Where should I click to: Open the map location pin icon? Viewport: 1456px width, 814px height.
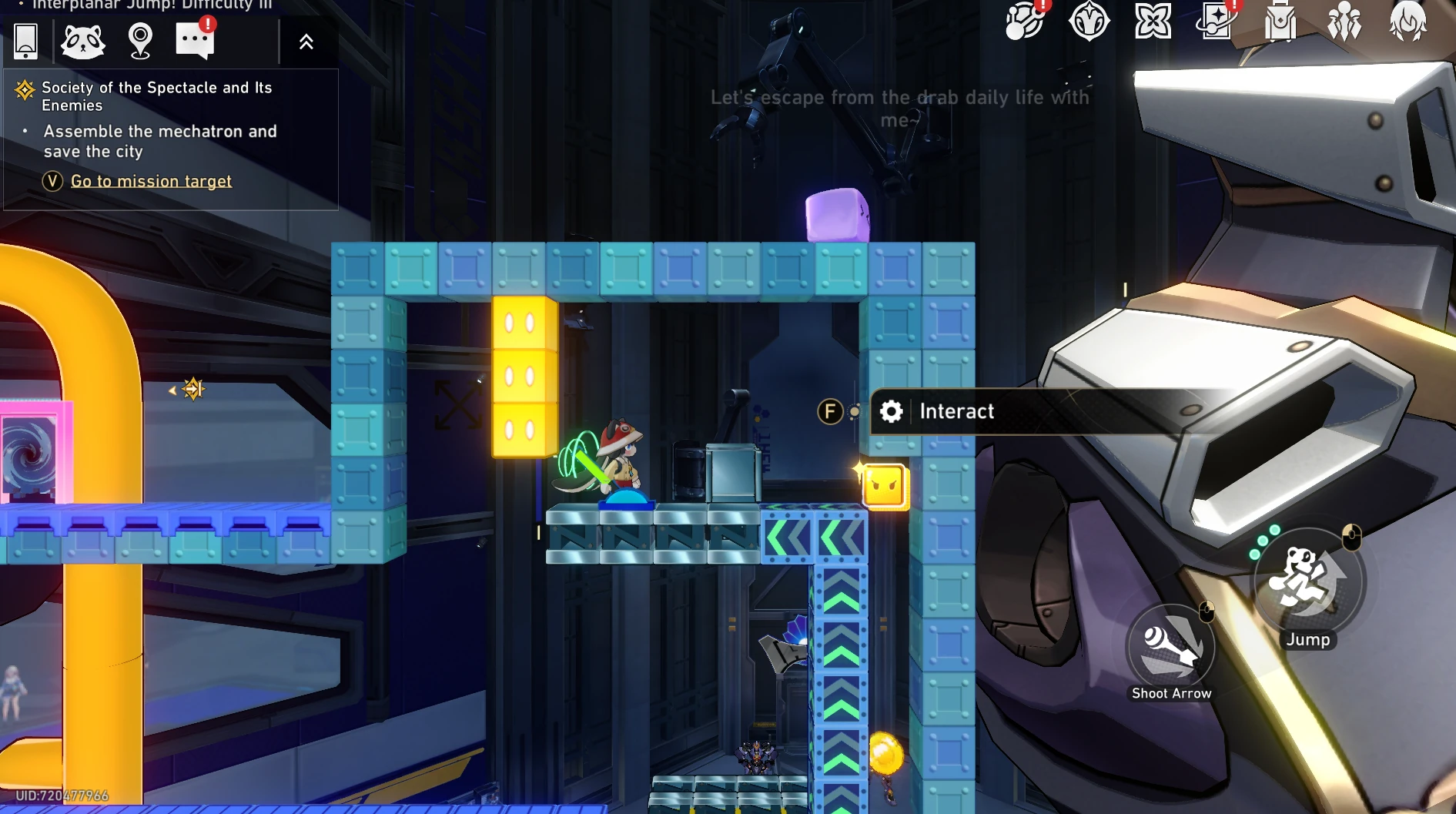click(140, 41)
